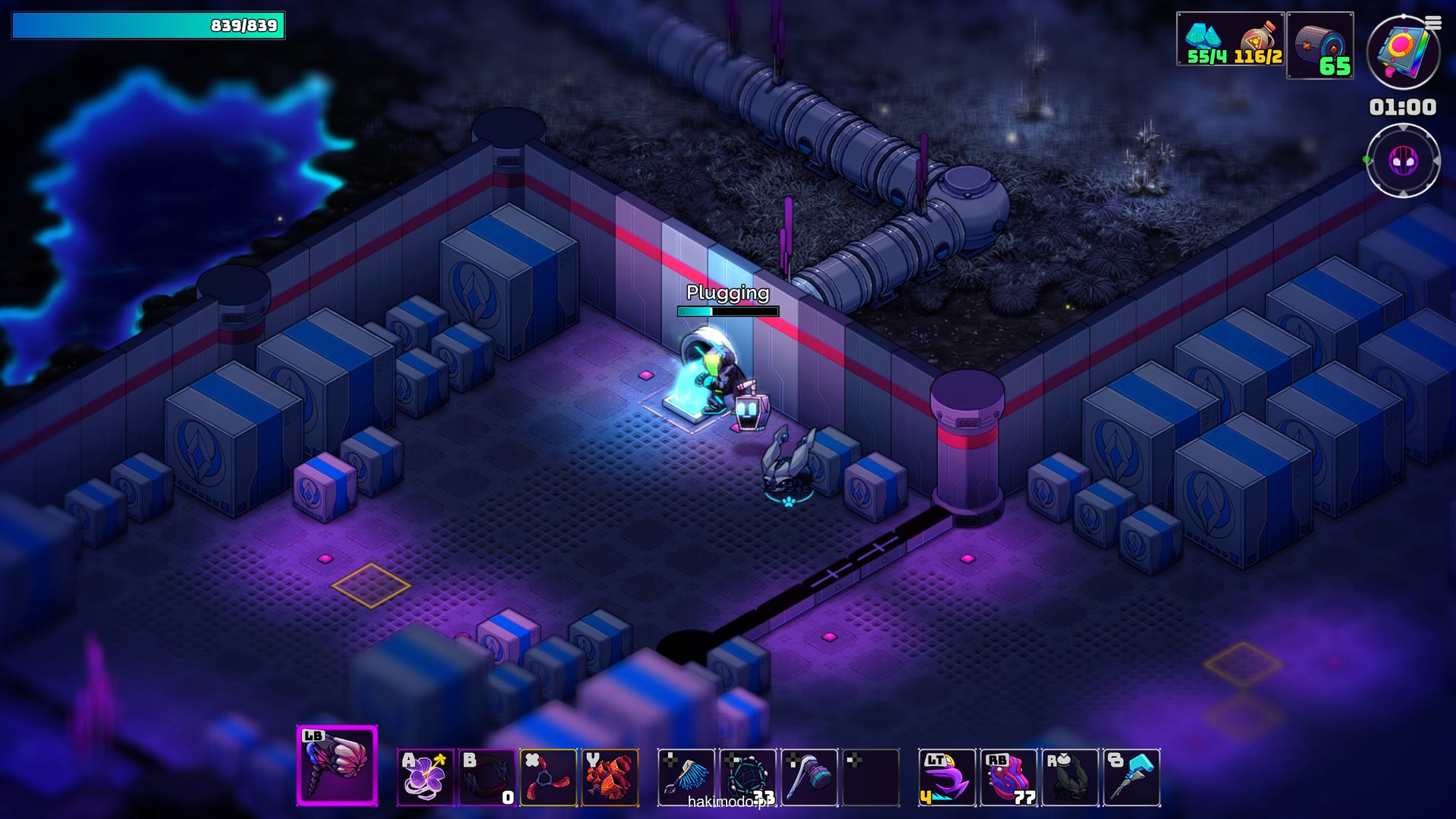Viewport: 1456px width, 819px height.
Task: Select the dark creature pet slot
Action: [1070, 777]
